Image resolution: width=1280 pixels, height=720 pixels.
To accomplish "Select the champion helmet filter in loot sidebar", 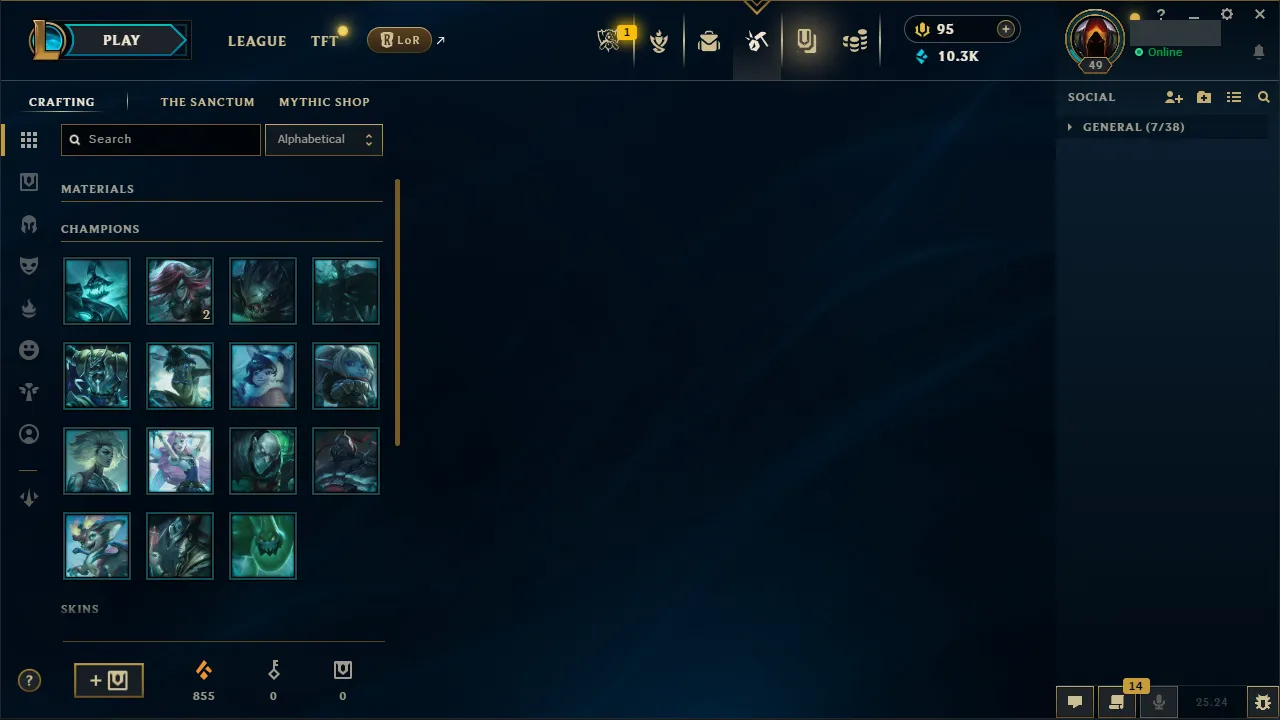I will (29, 223).
